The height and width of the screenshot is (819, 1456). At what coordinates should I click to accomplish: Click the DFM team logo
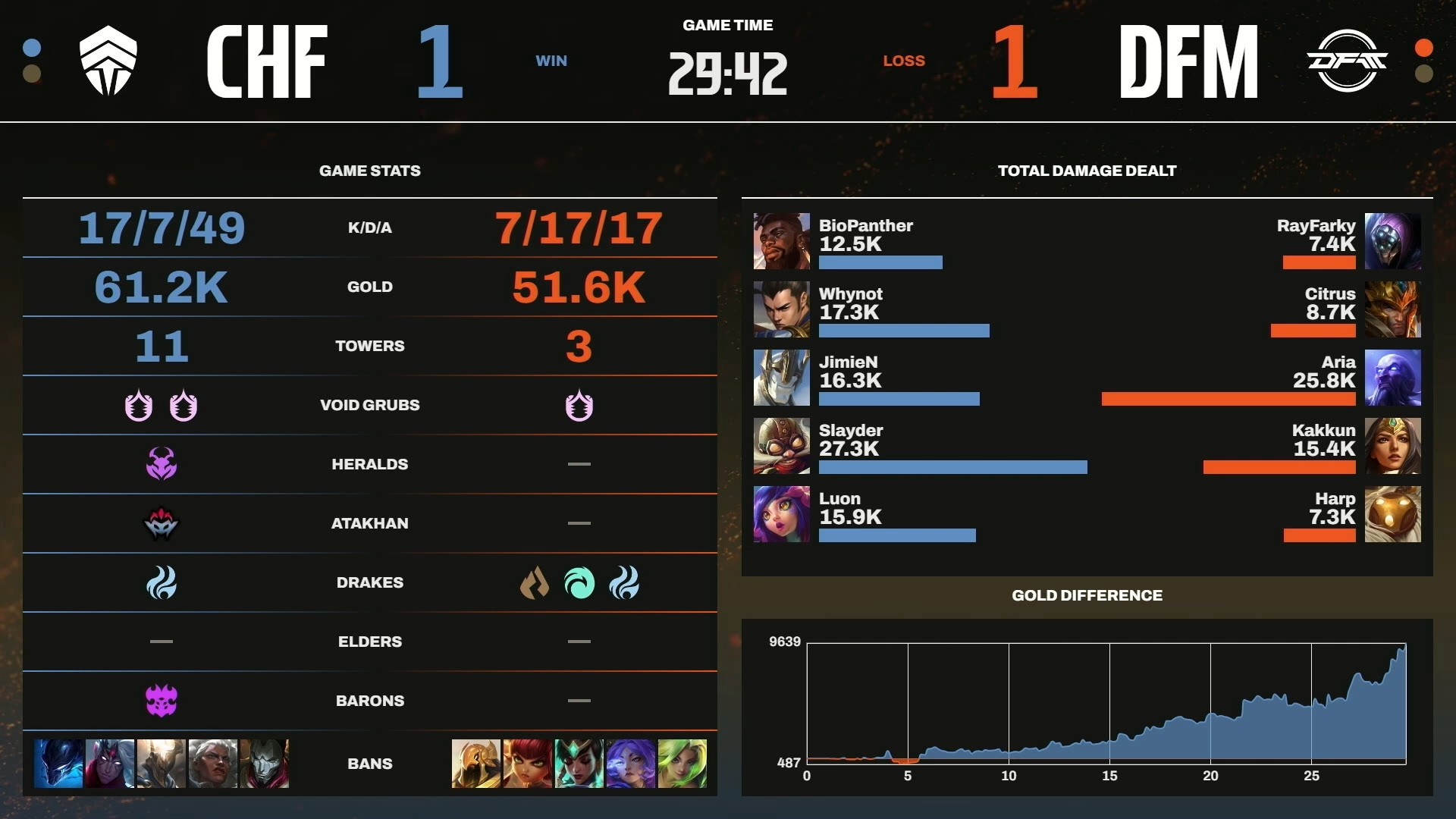pyautogui.click(x=1348, y=61)
